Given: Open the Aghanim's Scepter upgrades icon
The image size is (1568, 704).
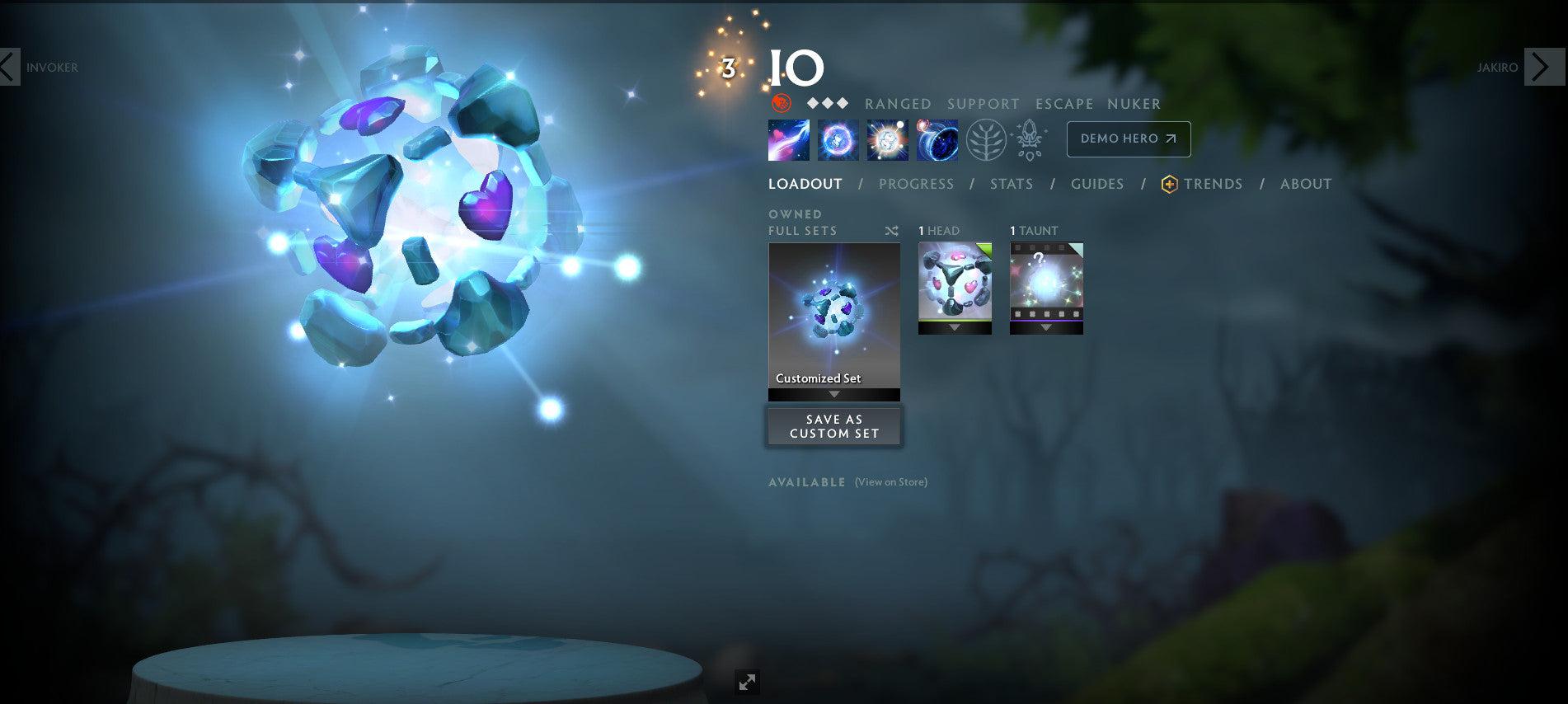Looking at the screenshot, I should point(1029,139).
